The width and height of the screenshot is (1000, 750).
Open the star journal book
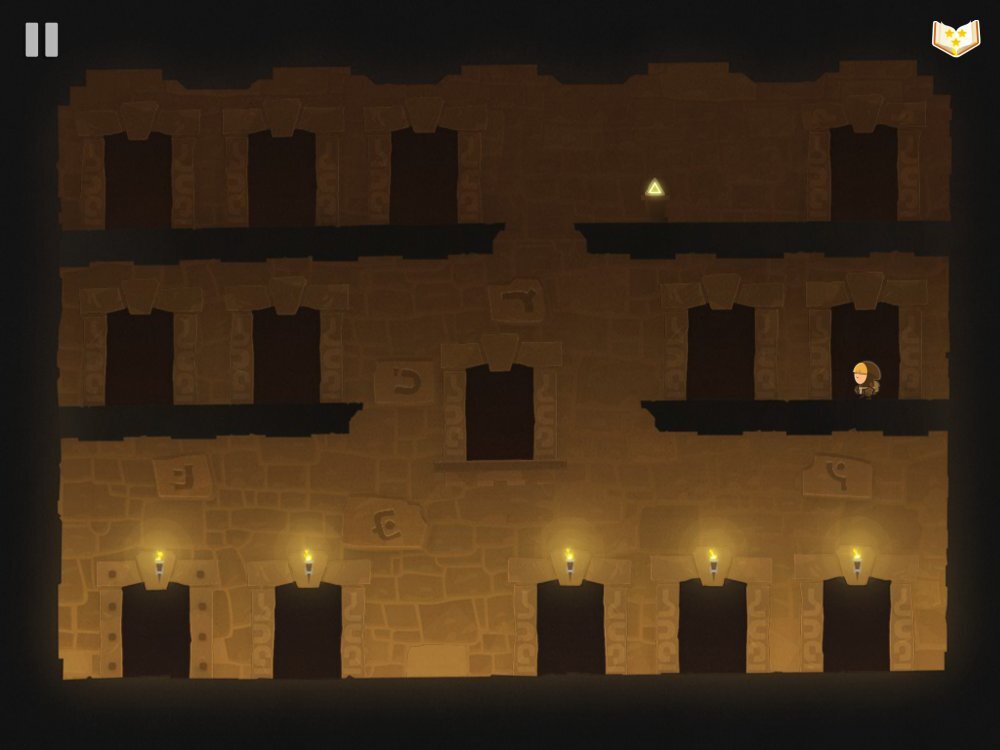click(955, 38)
